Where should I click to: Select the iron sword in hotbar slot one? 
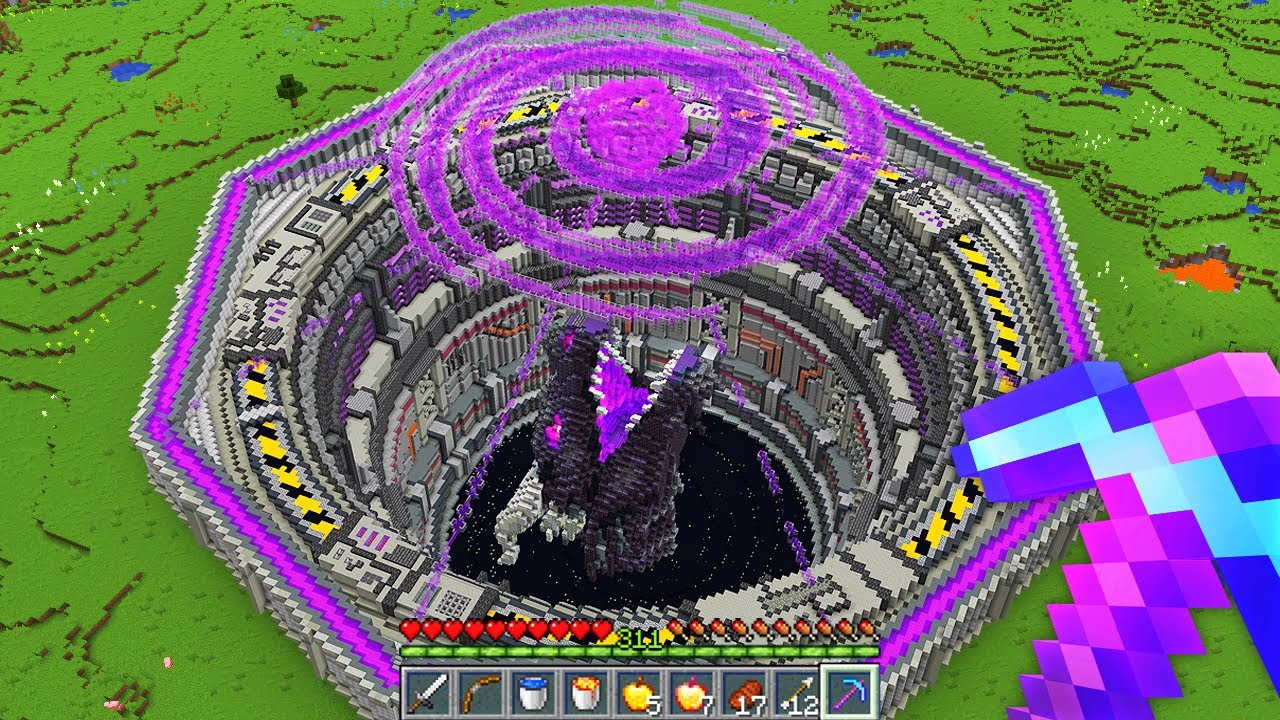428,691
